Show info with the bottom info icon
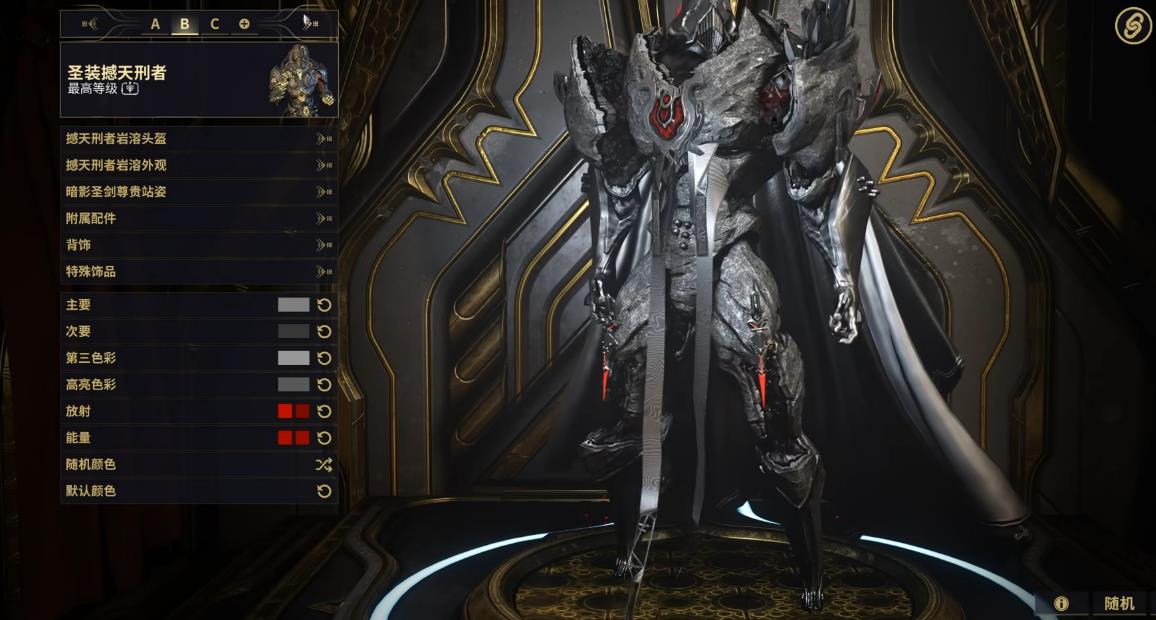The height and width of the screenshot is (620, 1156). (1061, 603)
